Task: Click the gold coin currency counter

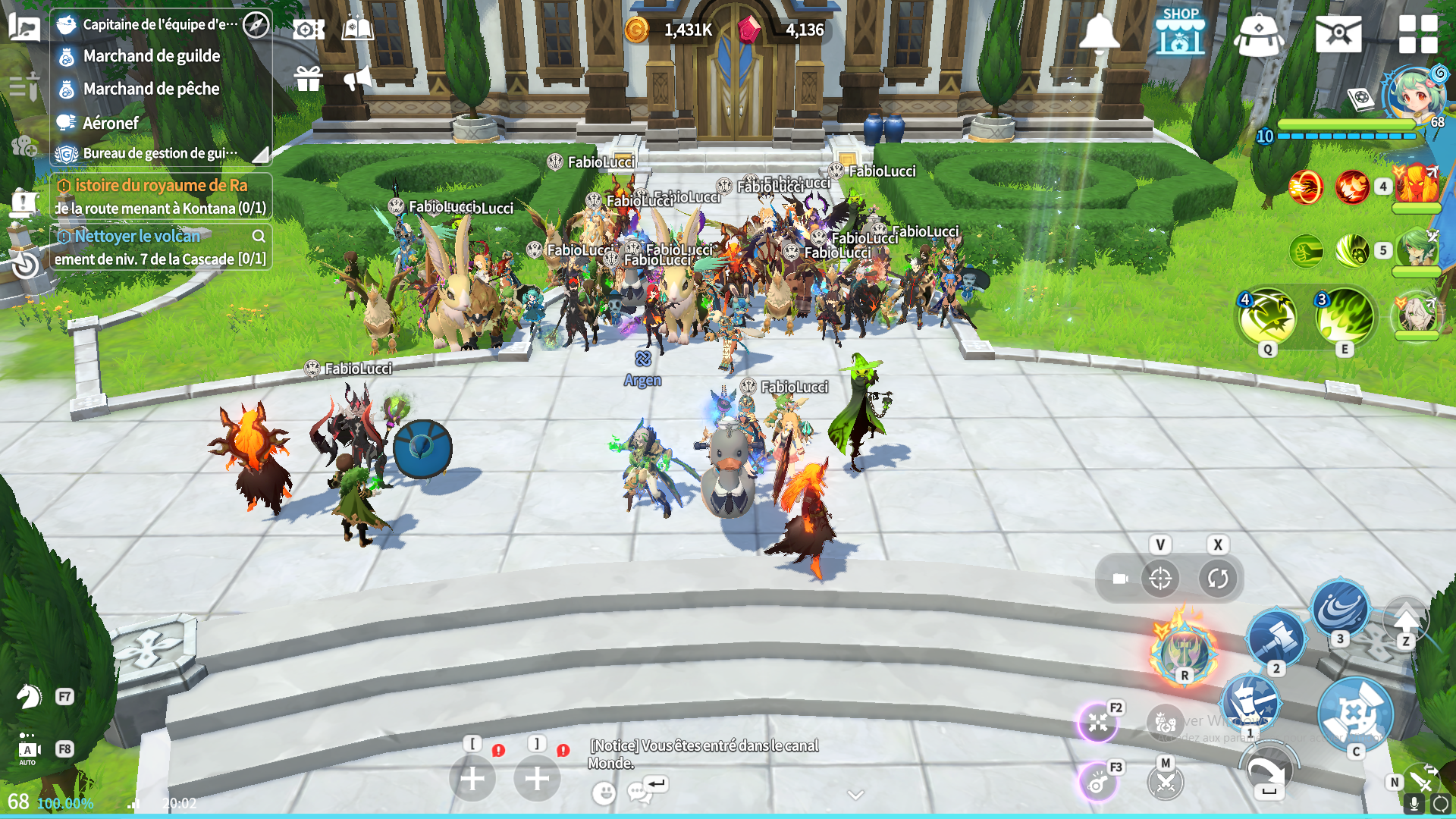Action: (x=670, y=30)
